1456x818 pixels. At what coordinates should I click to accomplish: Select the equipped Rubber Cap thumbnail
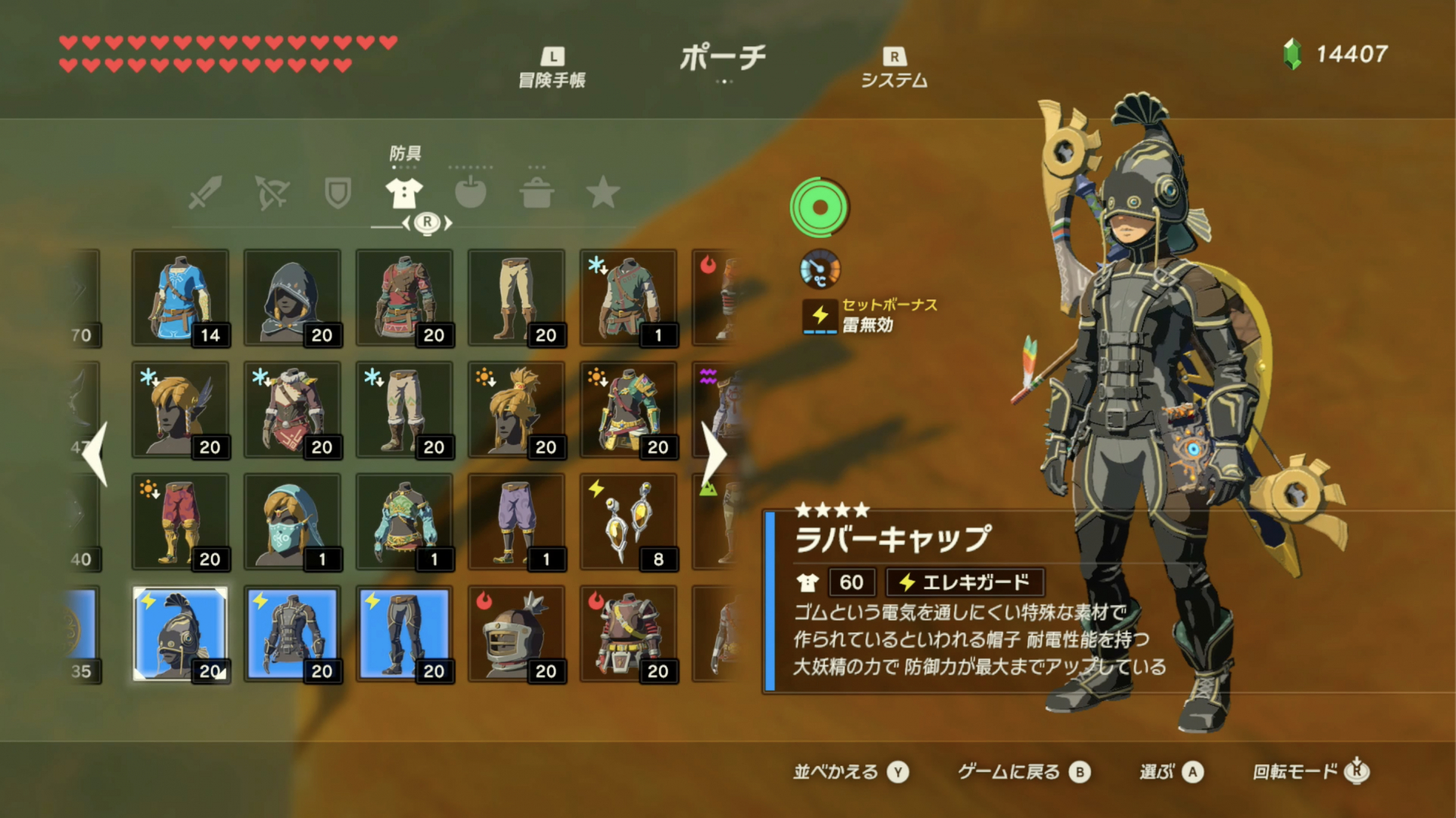click(180, 632)
